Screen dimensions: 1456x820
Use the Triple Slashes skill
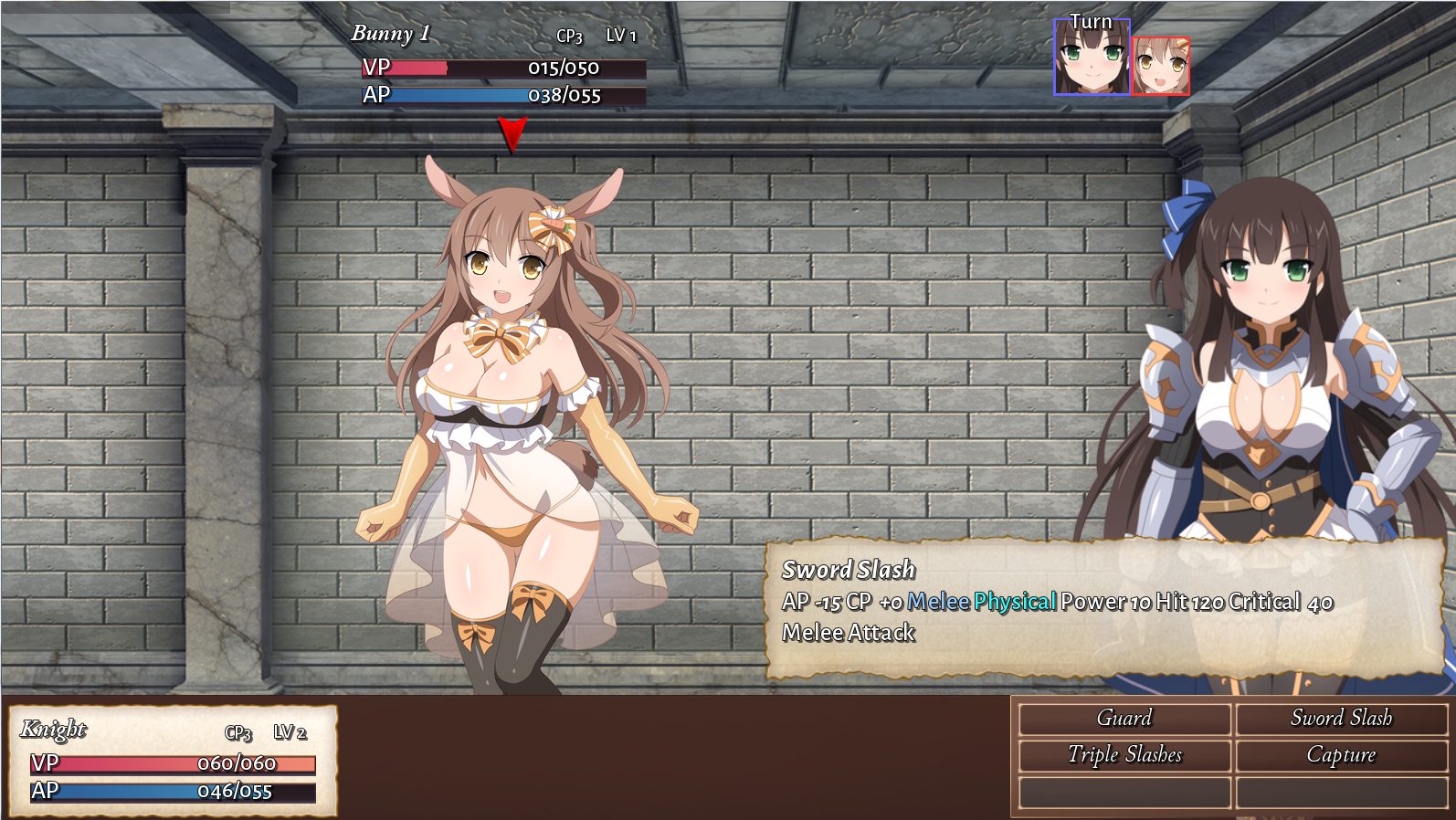pos(1124,755)
